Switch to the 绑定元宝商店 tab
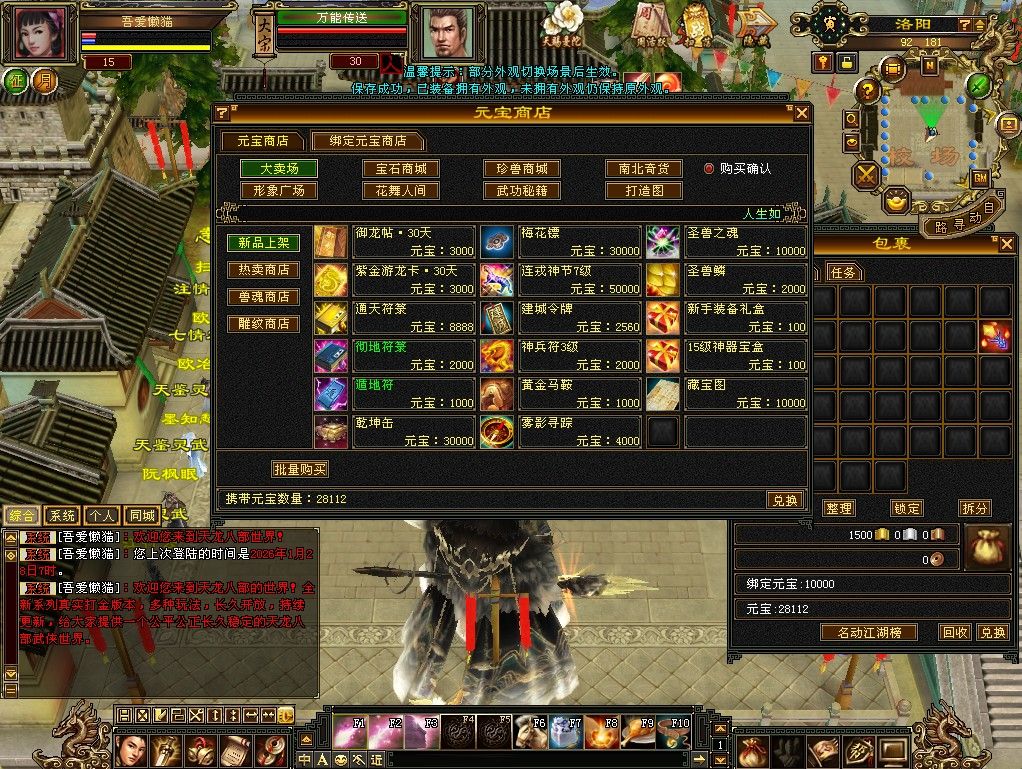The height and width of the screenshot is (769, 1022). coord(366,141)
